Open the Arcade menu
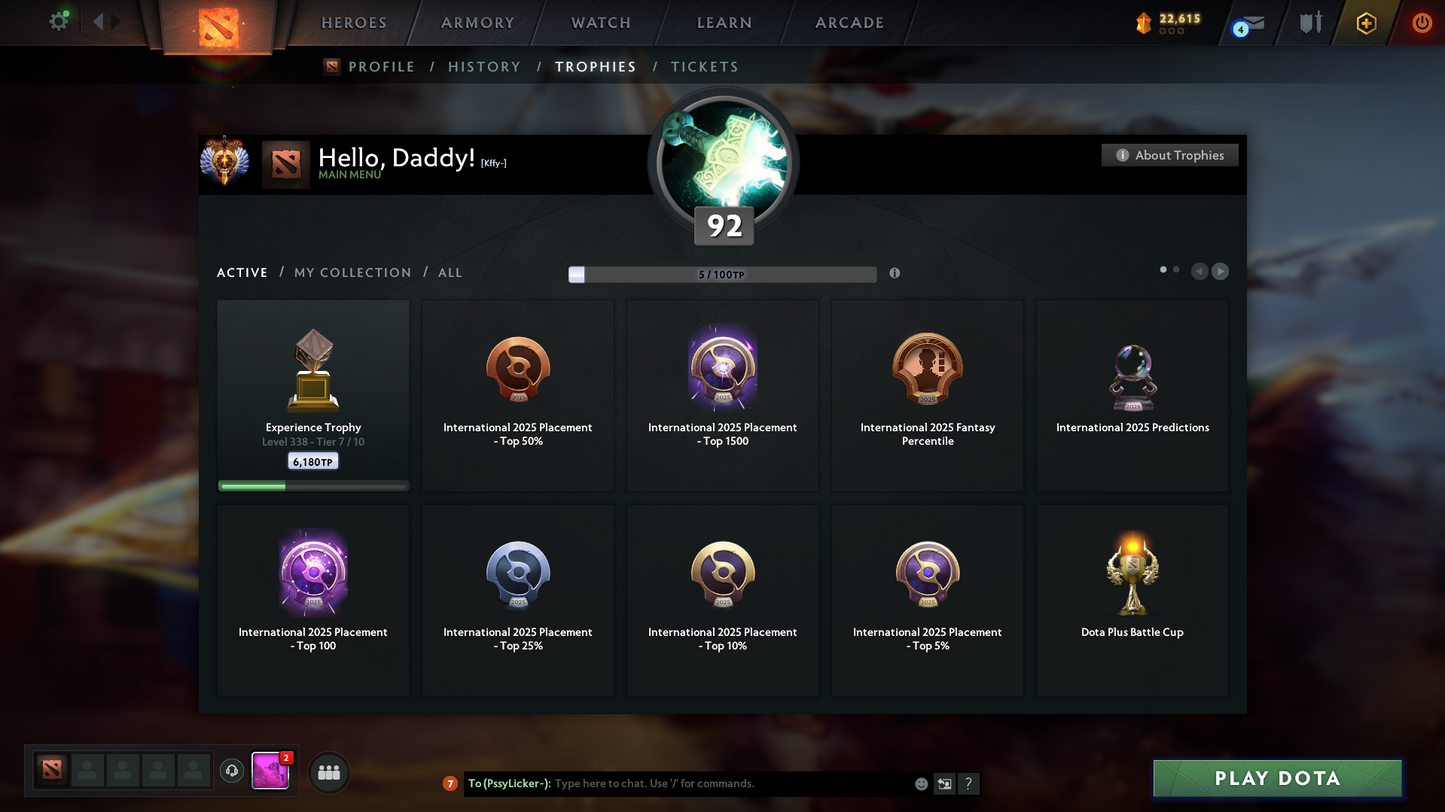 [x=849, y=23]
